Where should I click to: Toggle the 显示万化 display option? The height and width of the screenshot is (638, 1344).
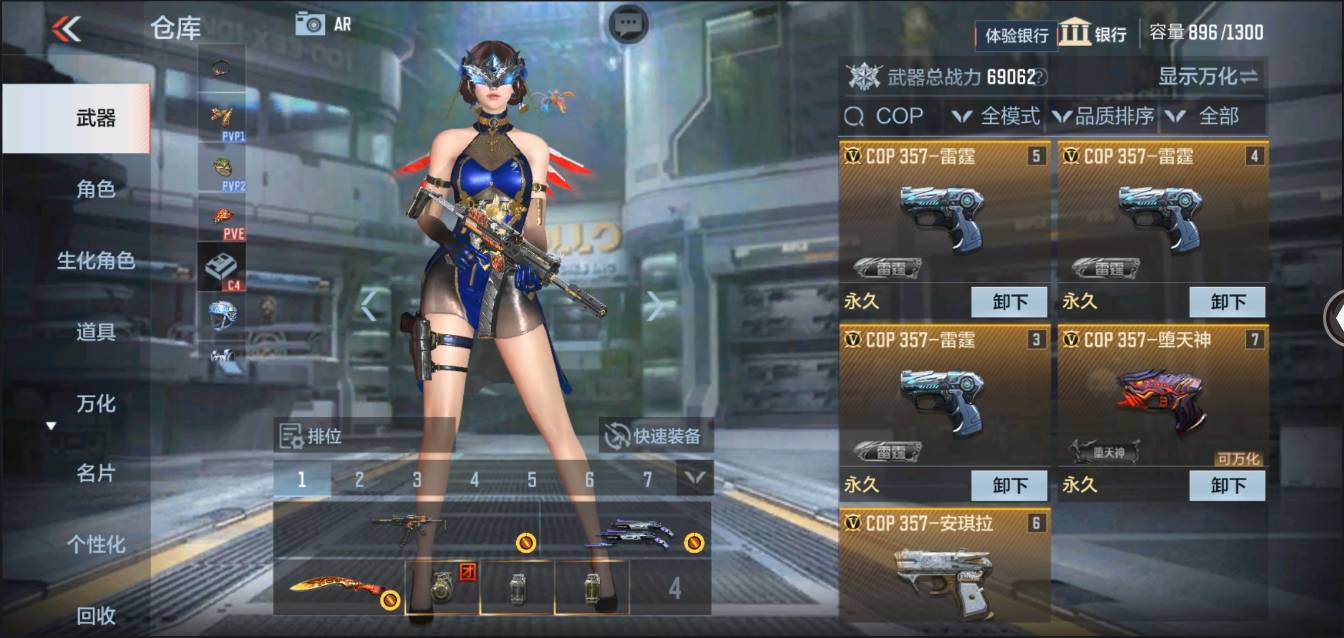click(1208, 76)
